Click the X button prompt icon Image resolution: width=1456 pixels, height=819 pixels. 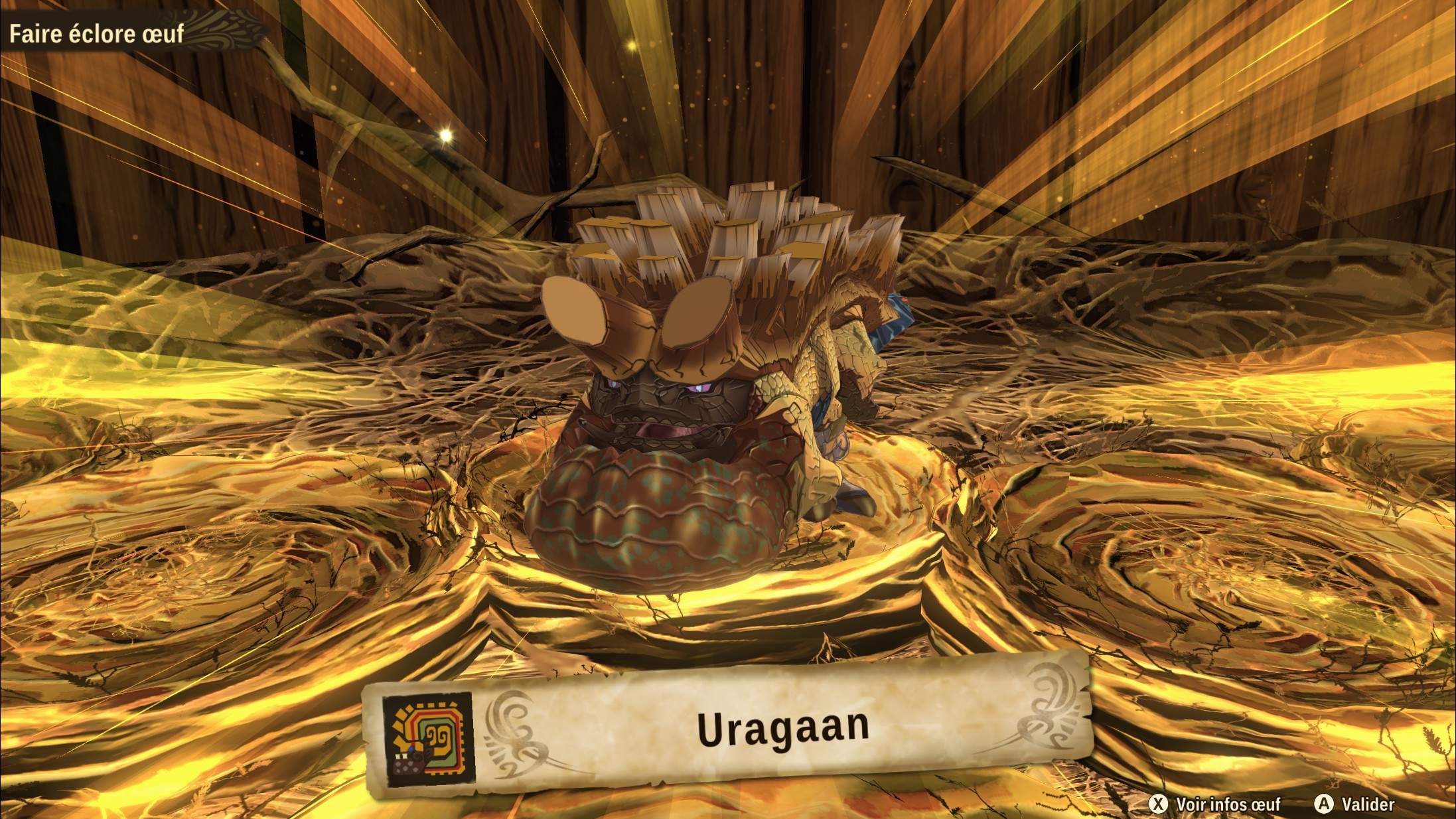pos(1160,804)
